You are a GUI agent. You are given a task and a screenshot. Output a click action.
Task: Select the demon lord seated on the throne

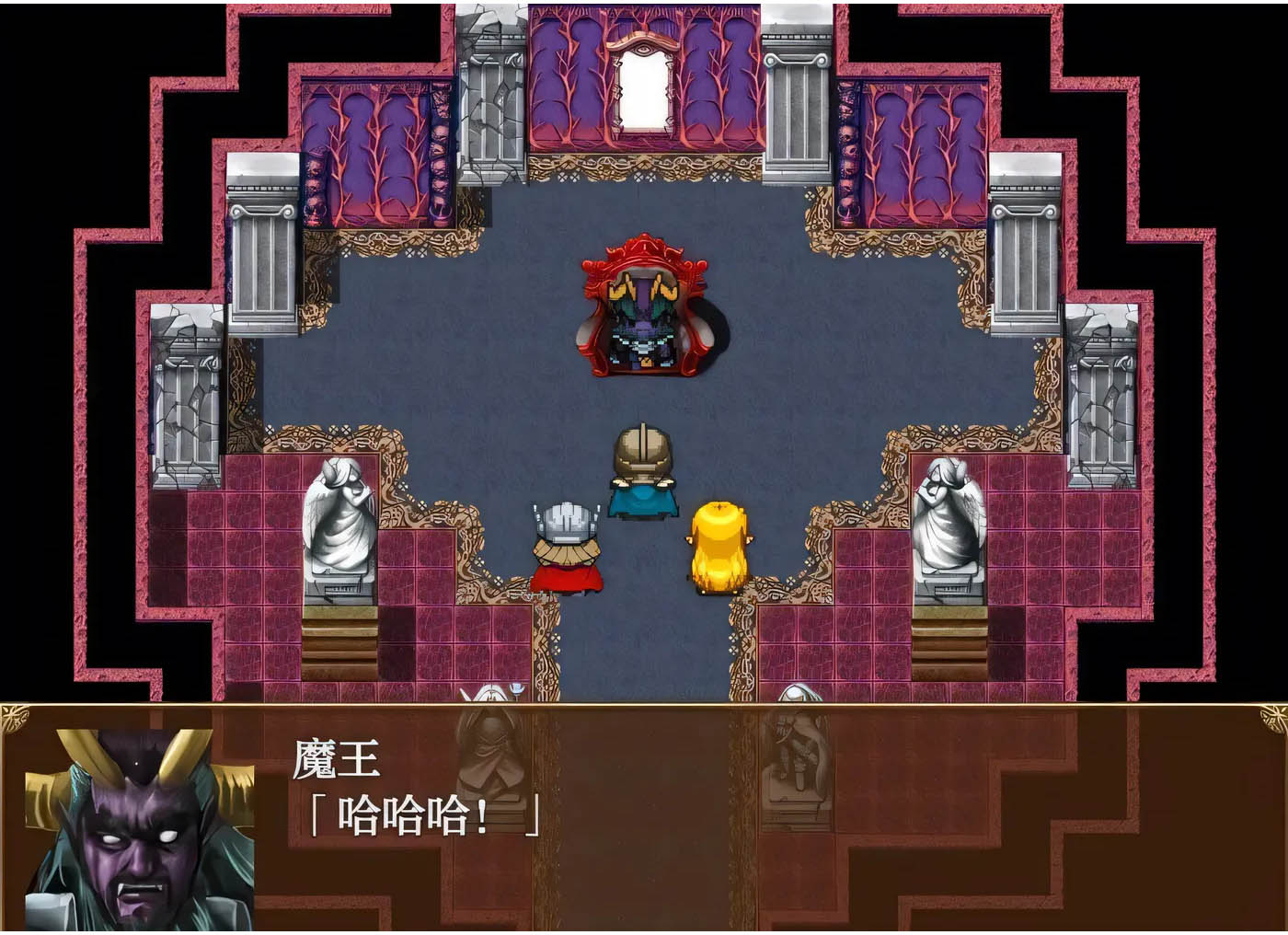pos(644,313)
